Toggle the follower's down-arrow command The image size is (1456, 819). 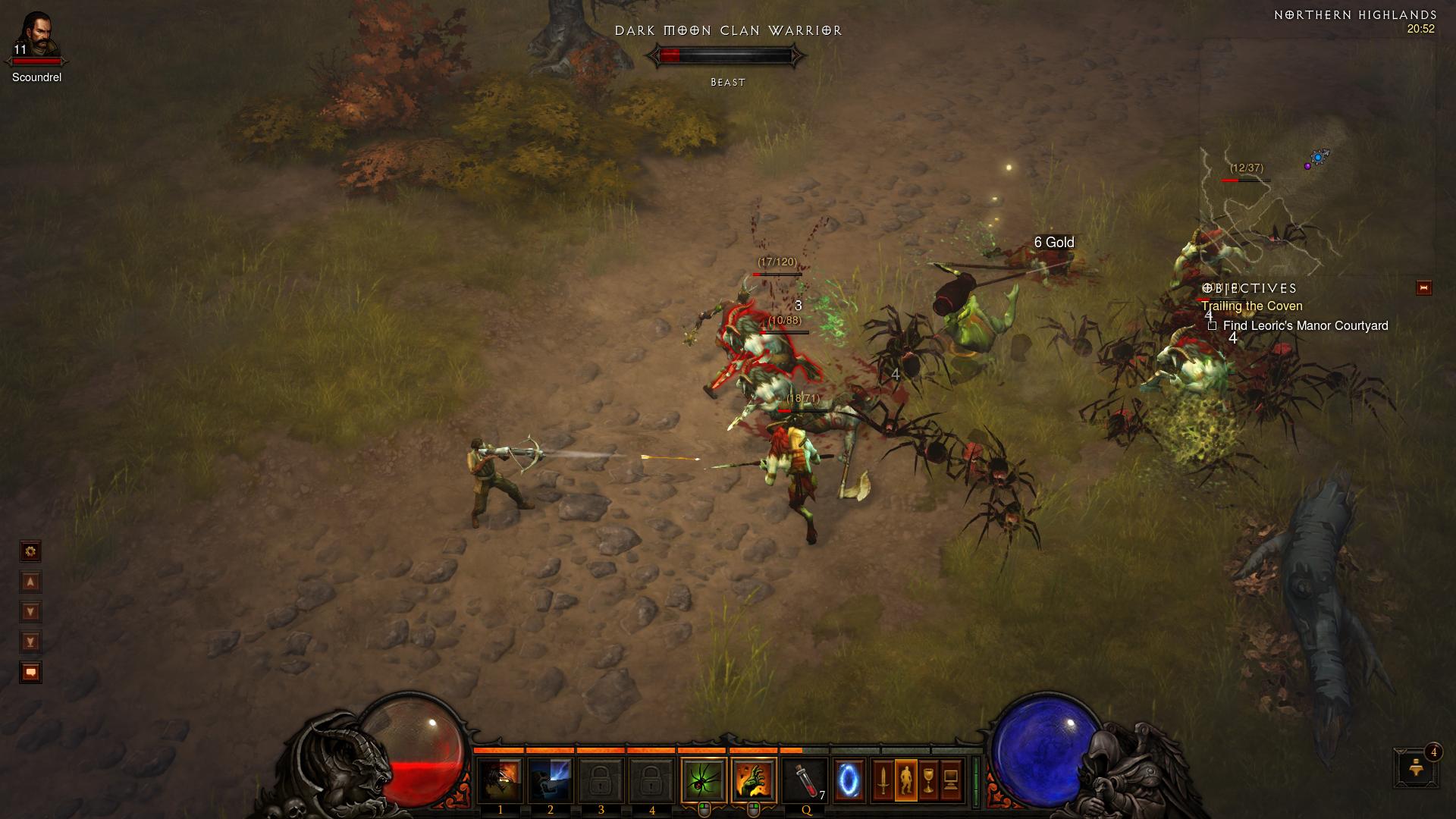(30, 610)
